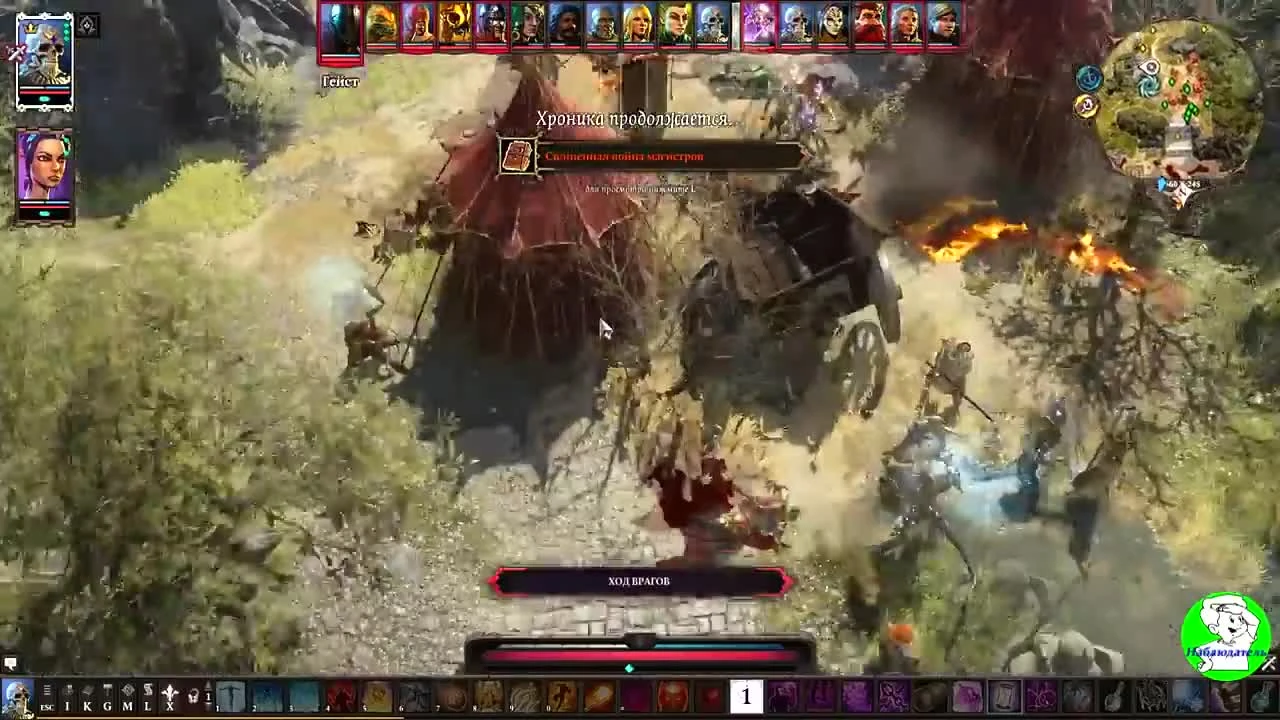Open the quest update Священная война магистров
This screenshot has height=720, width=1280.
(x=623, y=156)
